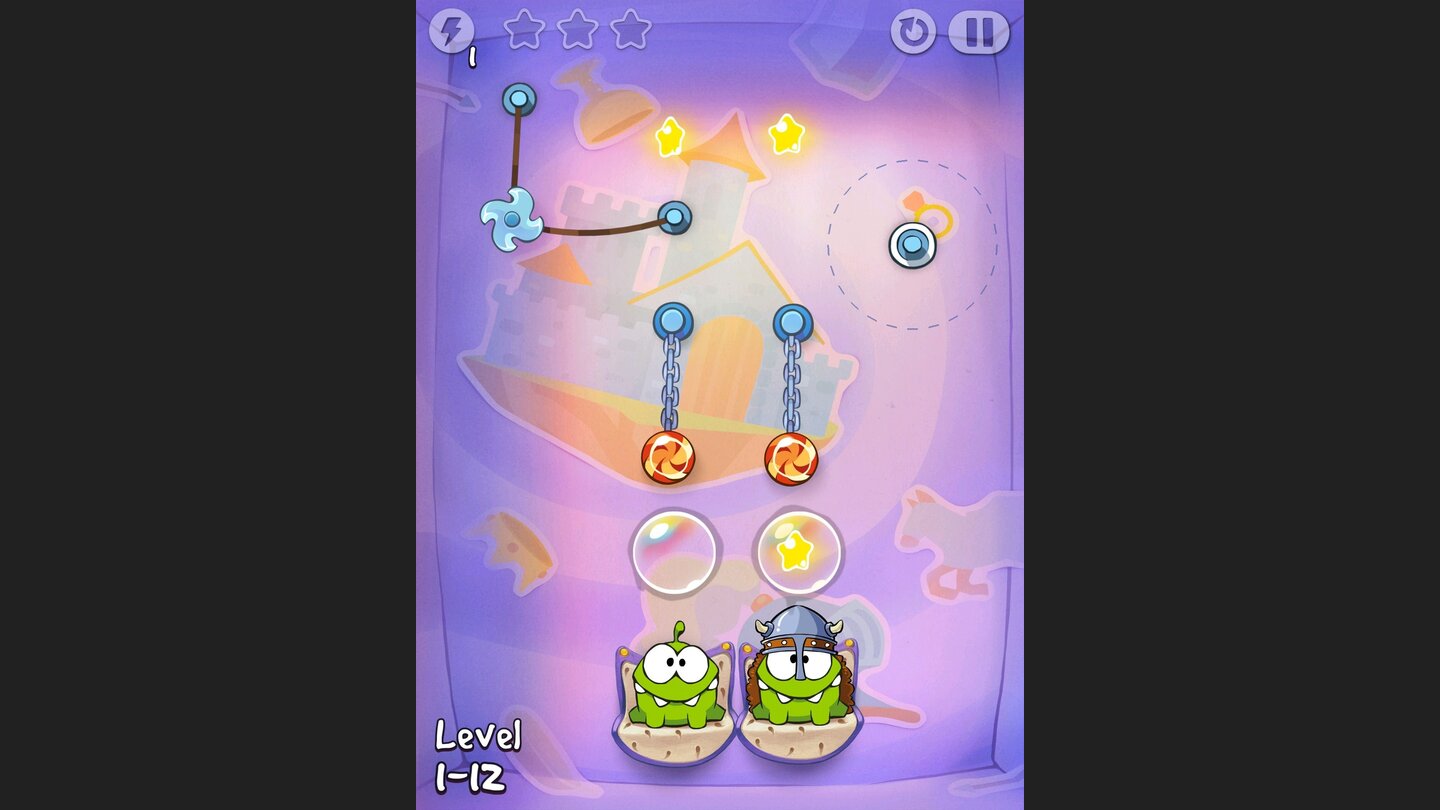Select the top-left rope pin

517,98
